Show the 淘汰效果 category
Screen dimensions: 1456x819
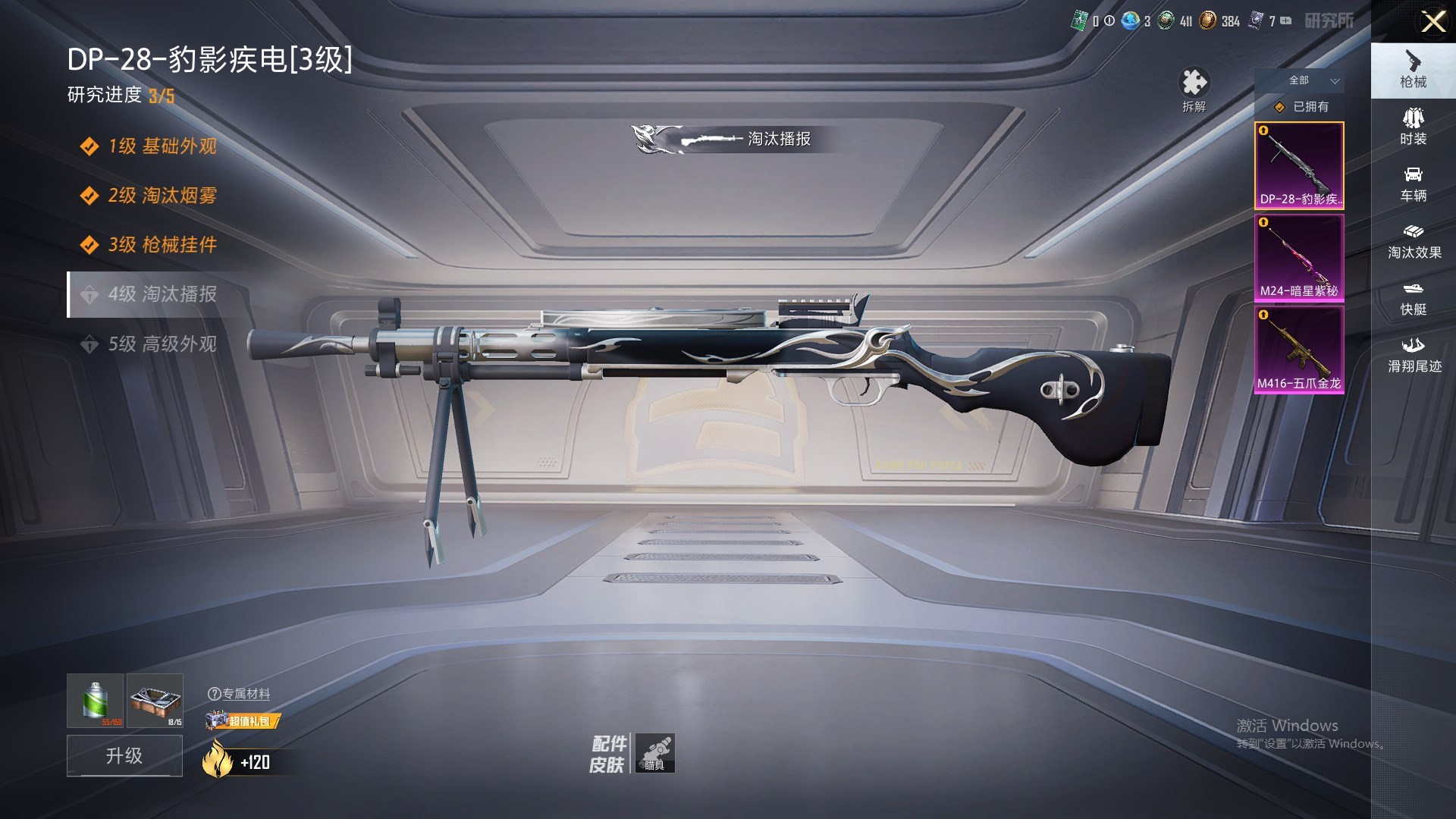point(1414,241)
